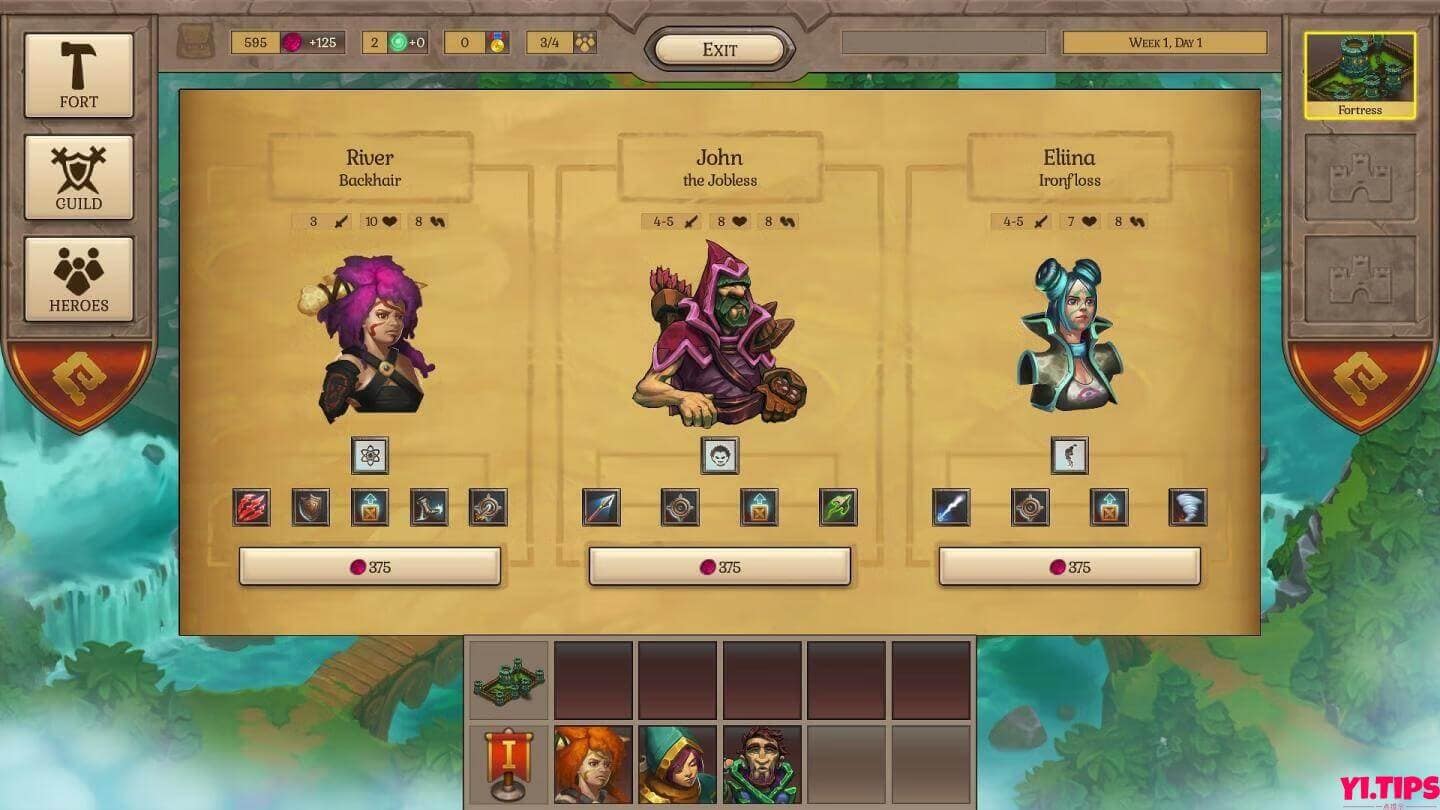Click River's class specialization icon
This screenshot has width=1440, height=810.
370,454
